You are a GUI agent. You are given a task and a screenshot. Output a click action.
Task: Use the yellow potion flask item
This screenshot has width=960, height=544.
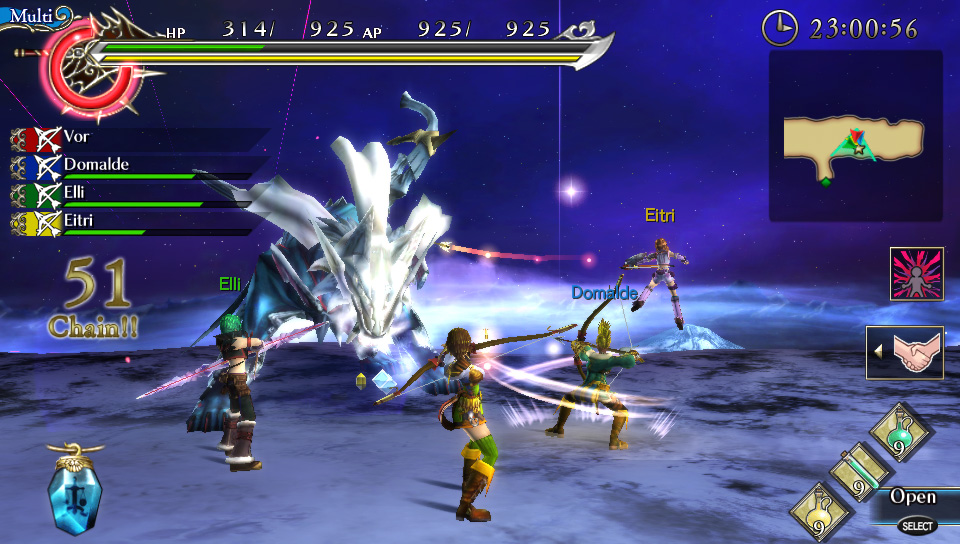coord(821,512)
